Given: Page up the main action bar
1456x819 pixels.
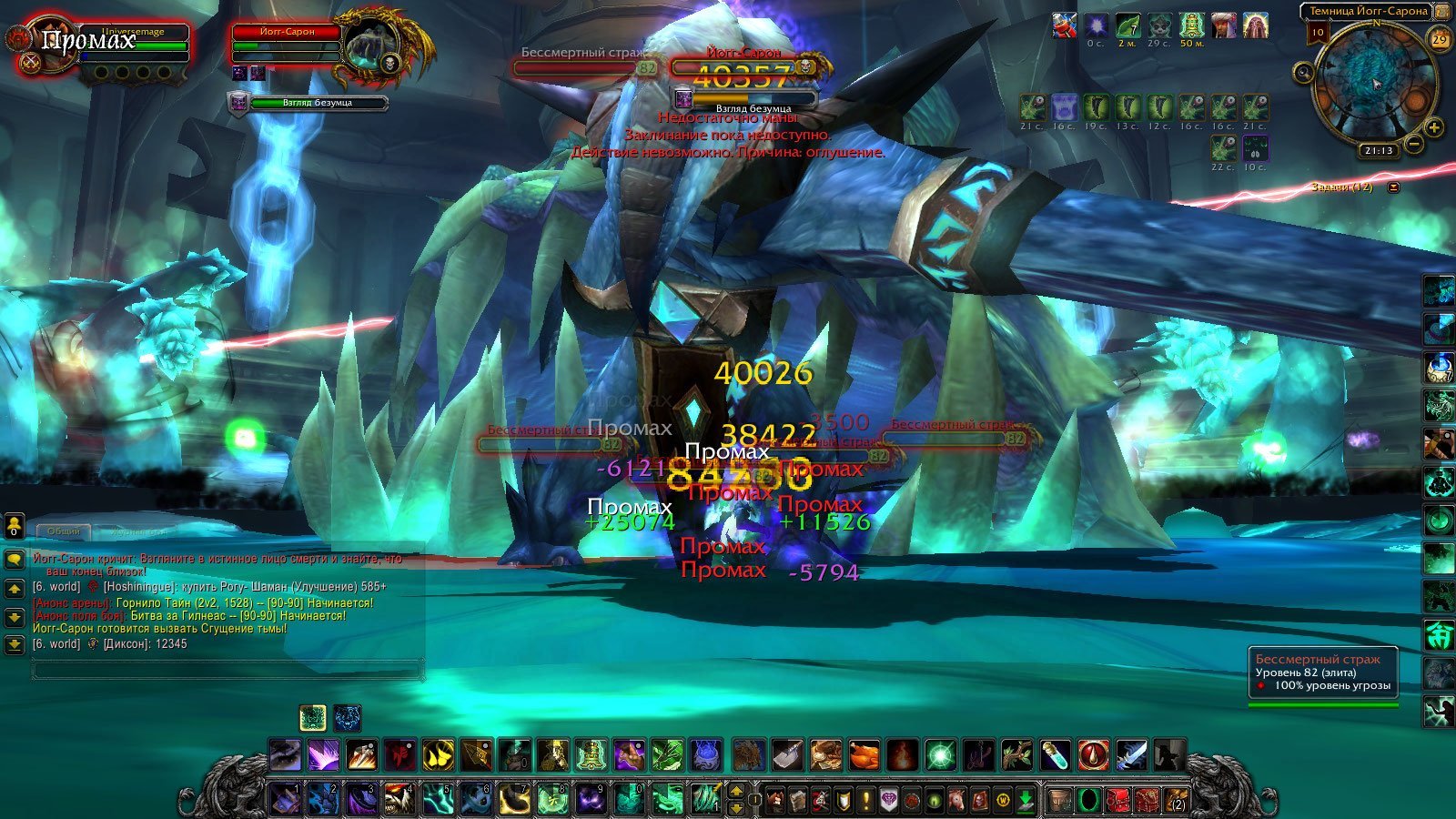Looking at the screenshot, I should pyautogui.click(x=737, y=791).
